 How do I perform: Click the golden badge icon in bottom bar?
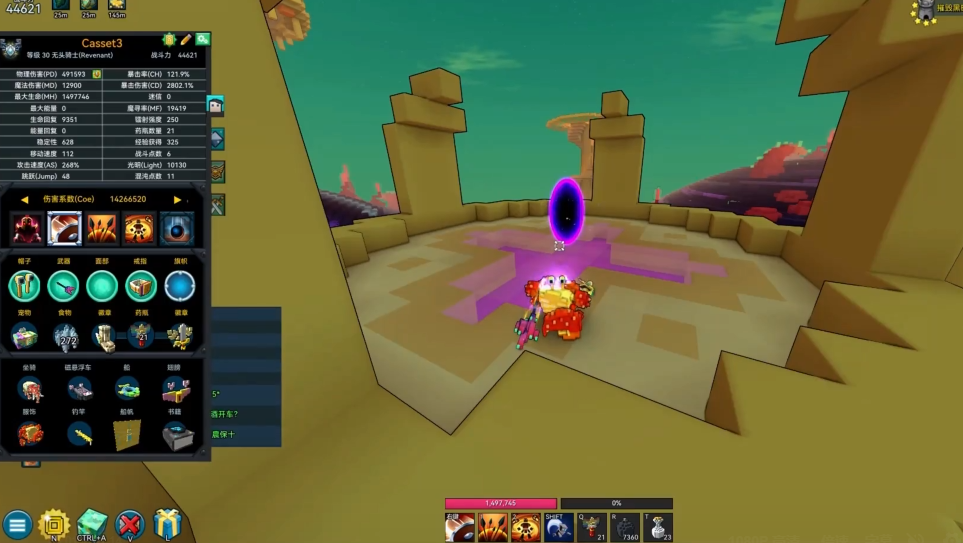click(x=53, y=524)
